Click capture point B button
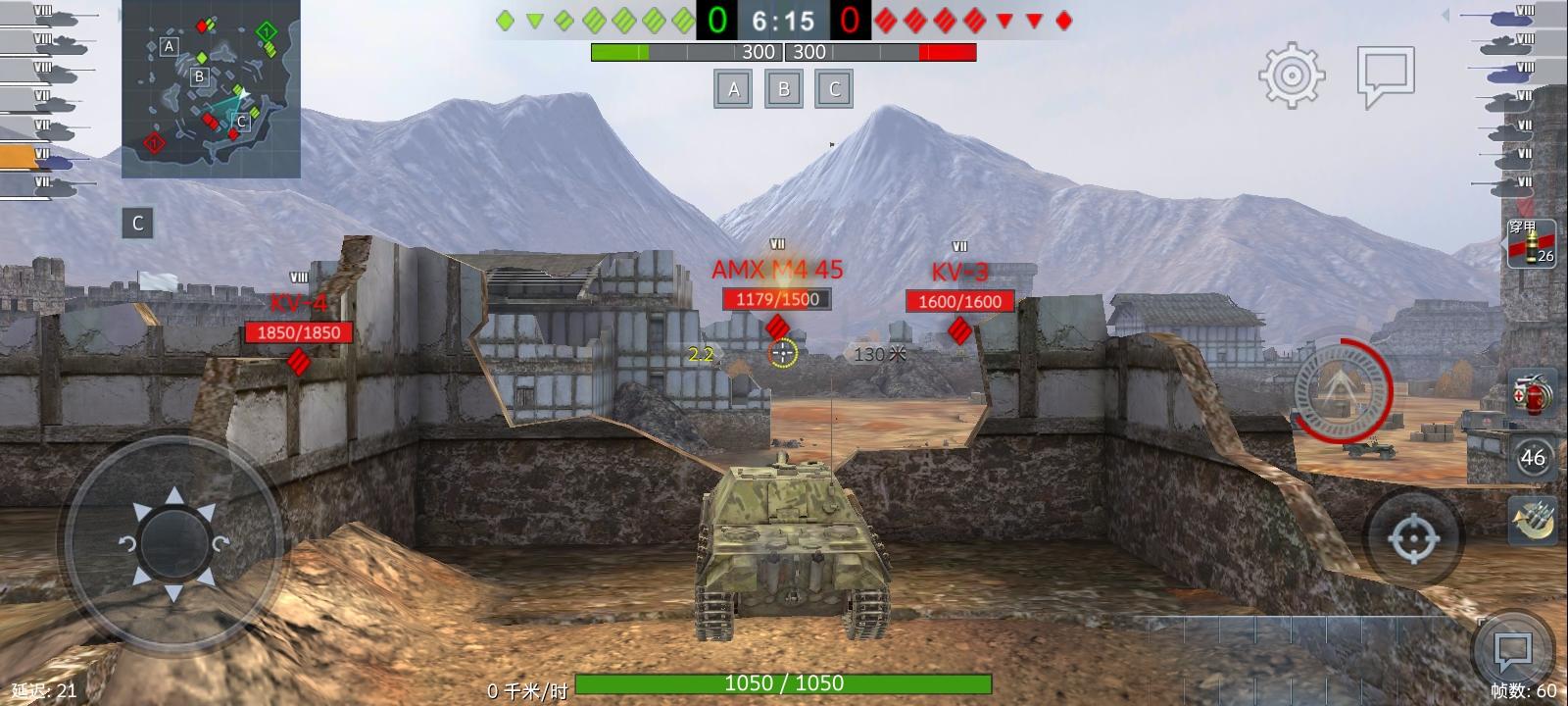This screenshot has height=706, width=1568. 784,88
